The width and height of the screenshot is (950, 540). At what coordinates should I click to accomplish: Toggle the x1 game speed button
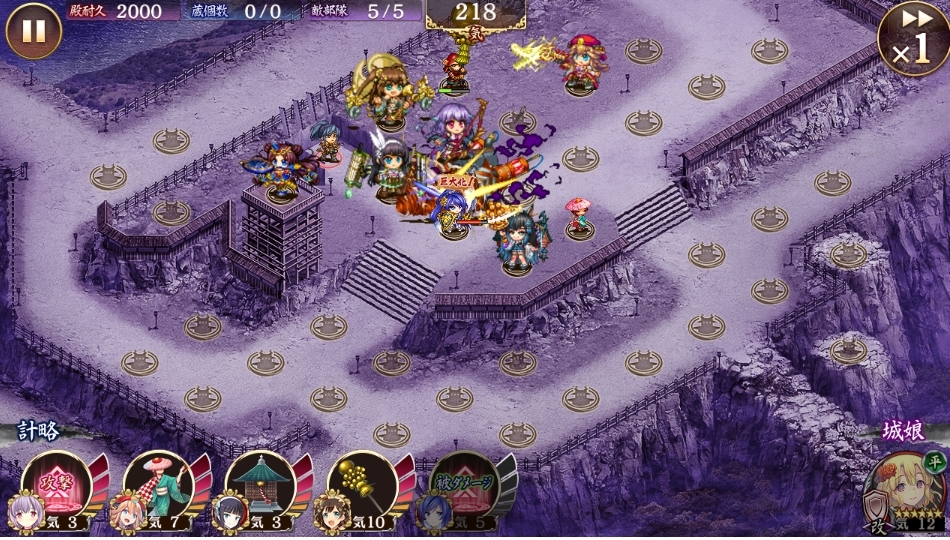(x=912, y=40)
